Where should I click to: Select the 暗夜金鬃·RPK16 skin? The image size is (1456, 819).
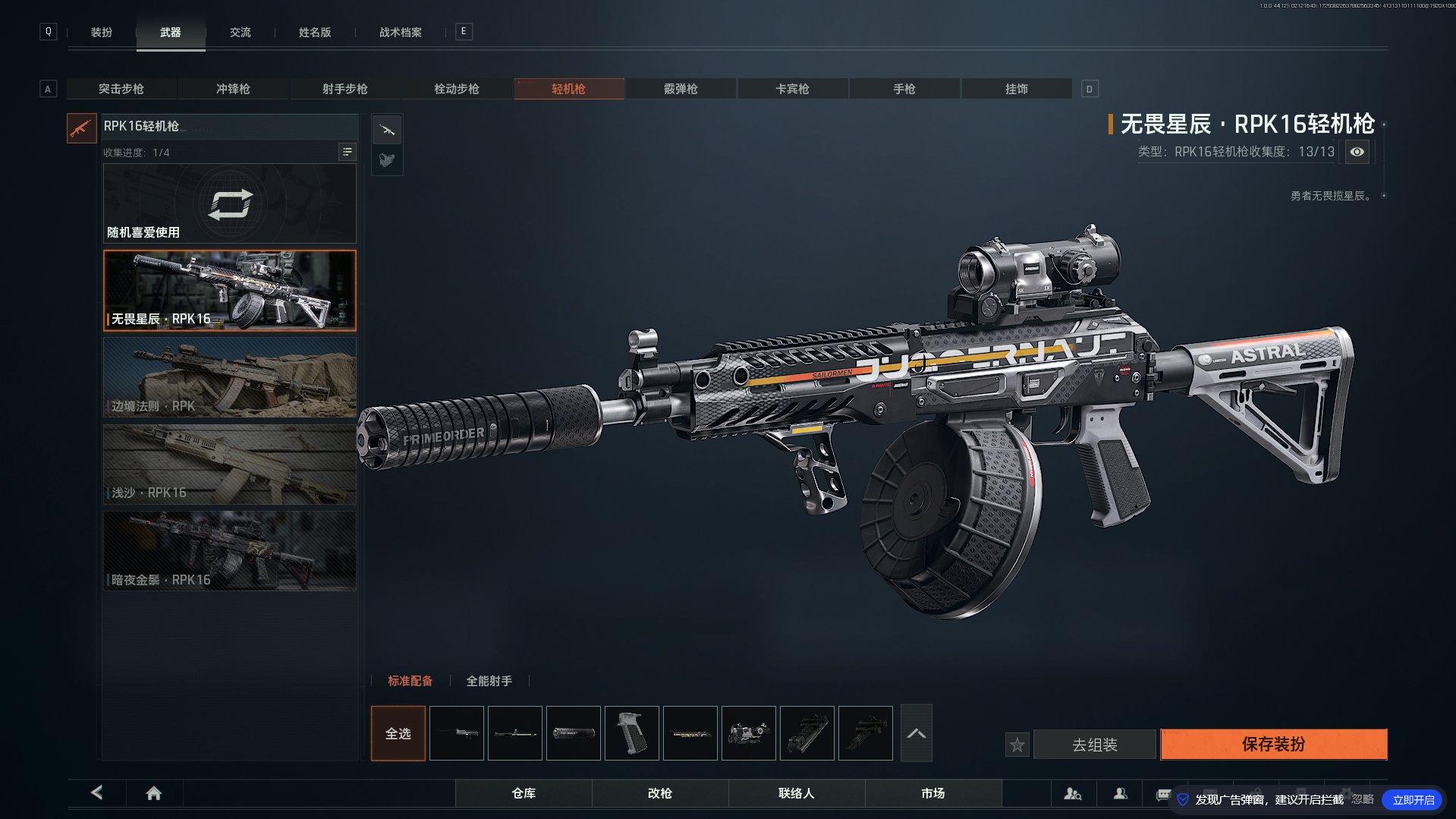click(x=229, y=551)
